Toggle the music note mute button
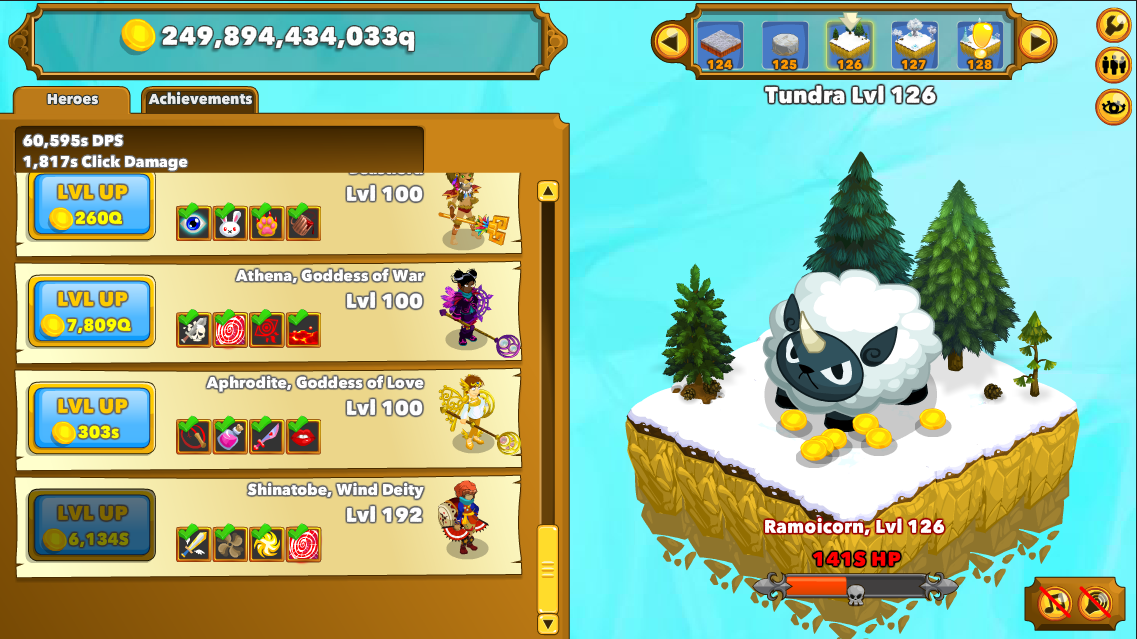This screenshot has height=639, width=1137. pos(1055,602)
